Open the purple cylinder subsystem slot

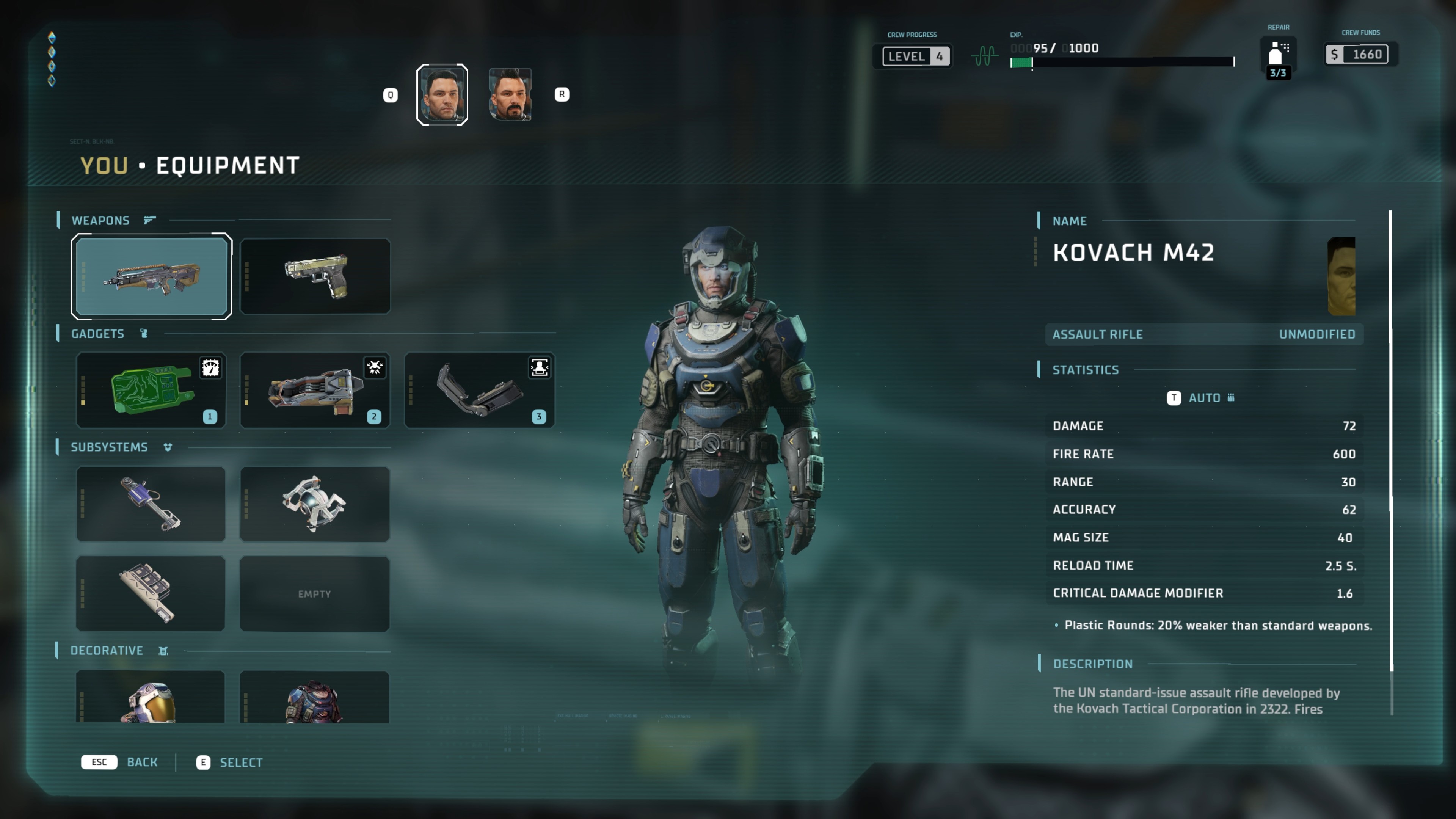pos(151,504)
